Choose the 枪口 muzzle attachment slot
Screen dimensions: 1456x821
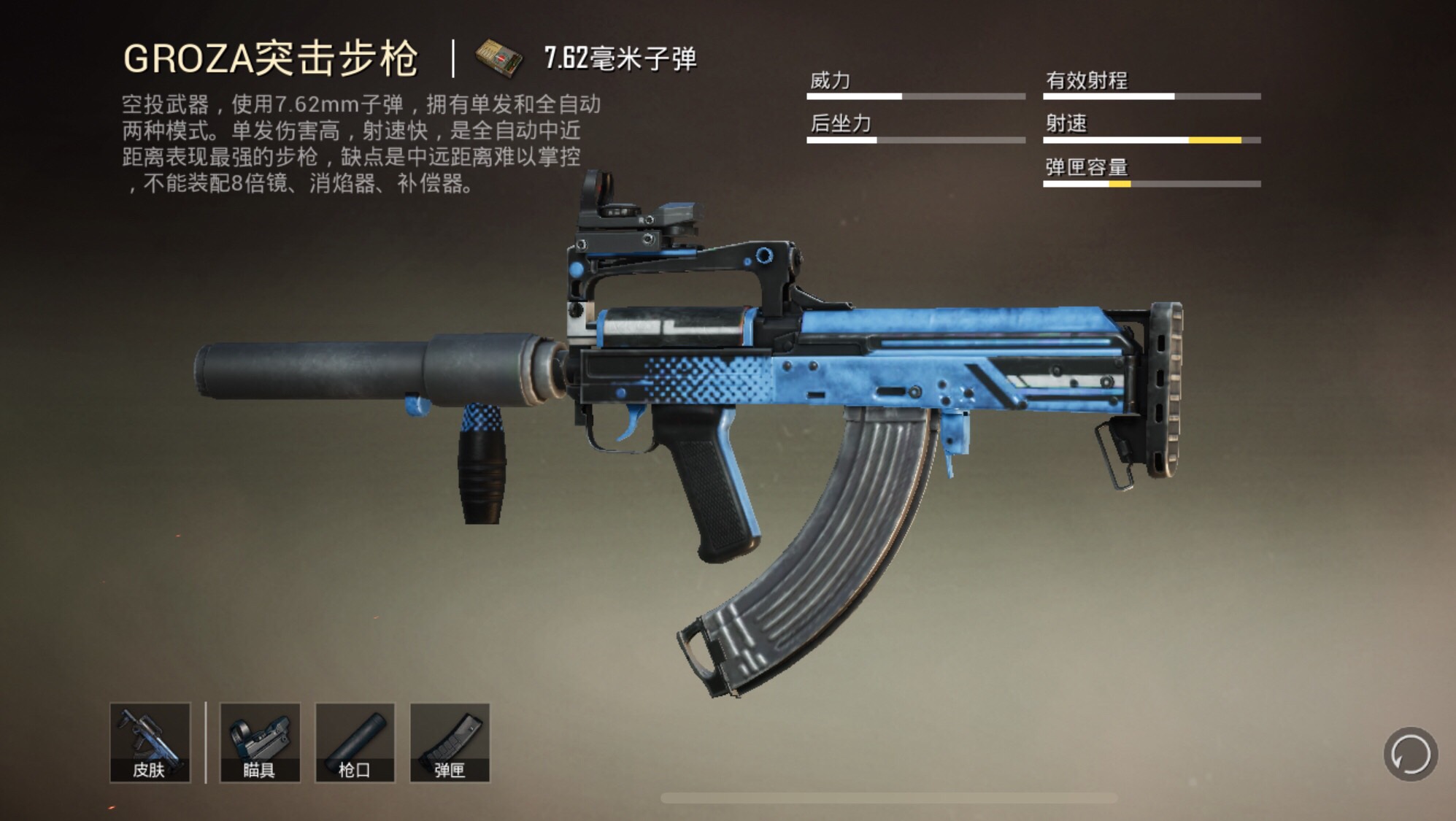(355, 742)
